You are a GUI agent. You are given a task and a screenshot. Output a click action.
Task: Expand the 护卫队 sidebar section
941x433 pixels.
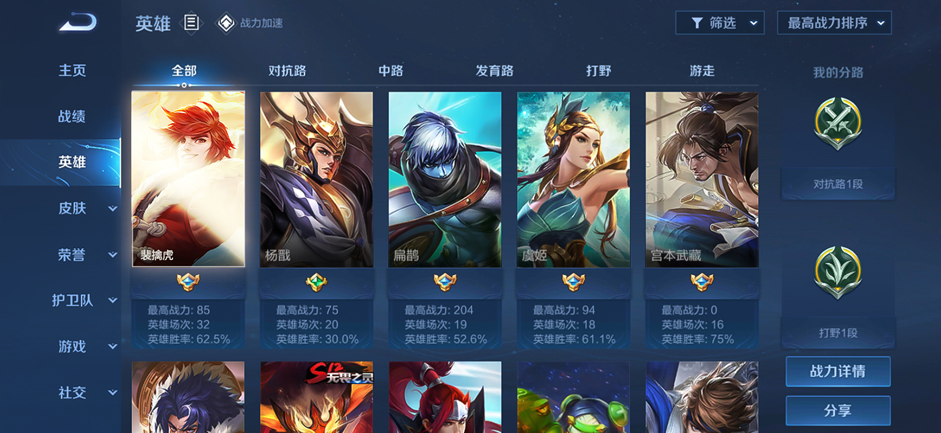pyautogui.click(x=84, y=300)
